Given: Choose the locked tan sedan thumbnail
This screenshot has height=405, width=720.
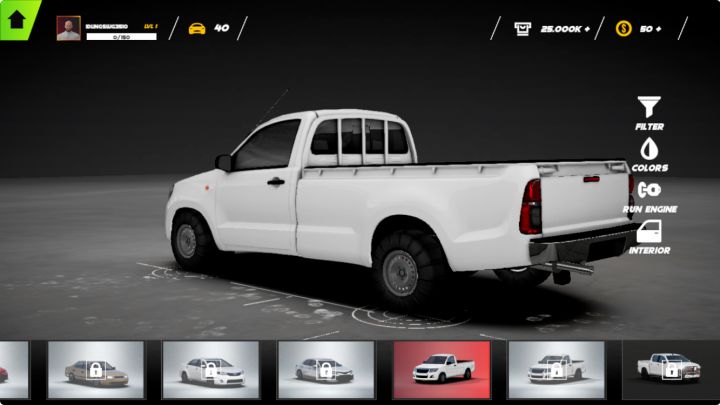Looking at the screenshot, I should [x=96, y=370].
